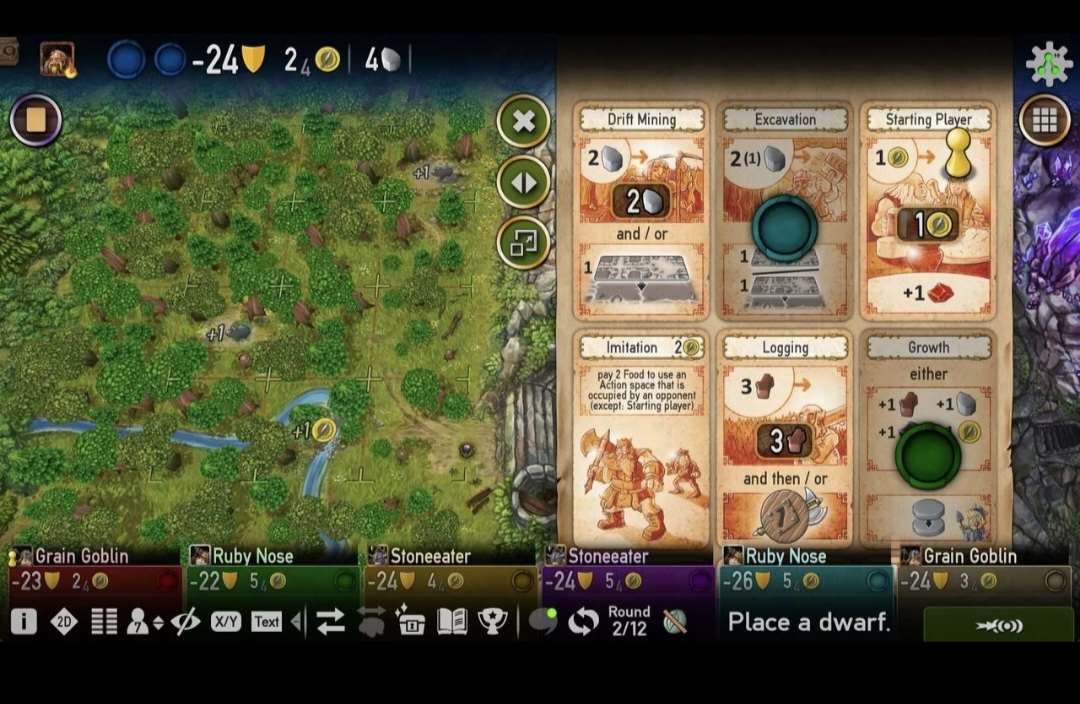Toggle the X/Y coordinates option
The width and height of the screenshot is (1080, 704).
(x=226, y=622)
